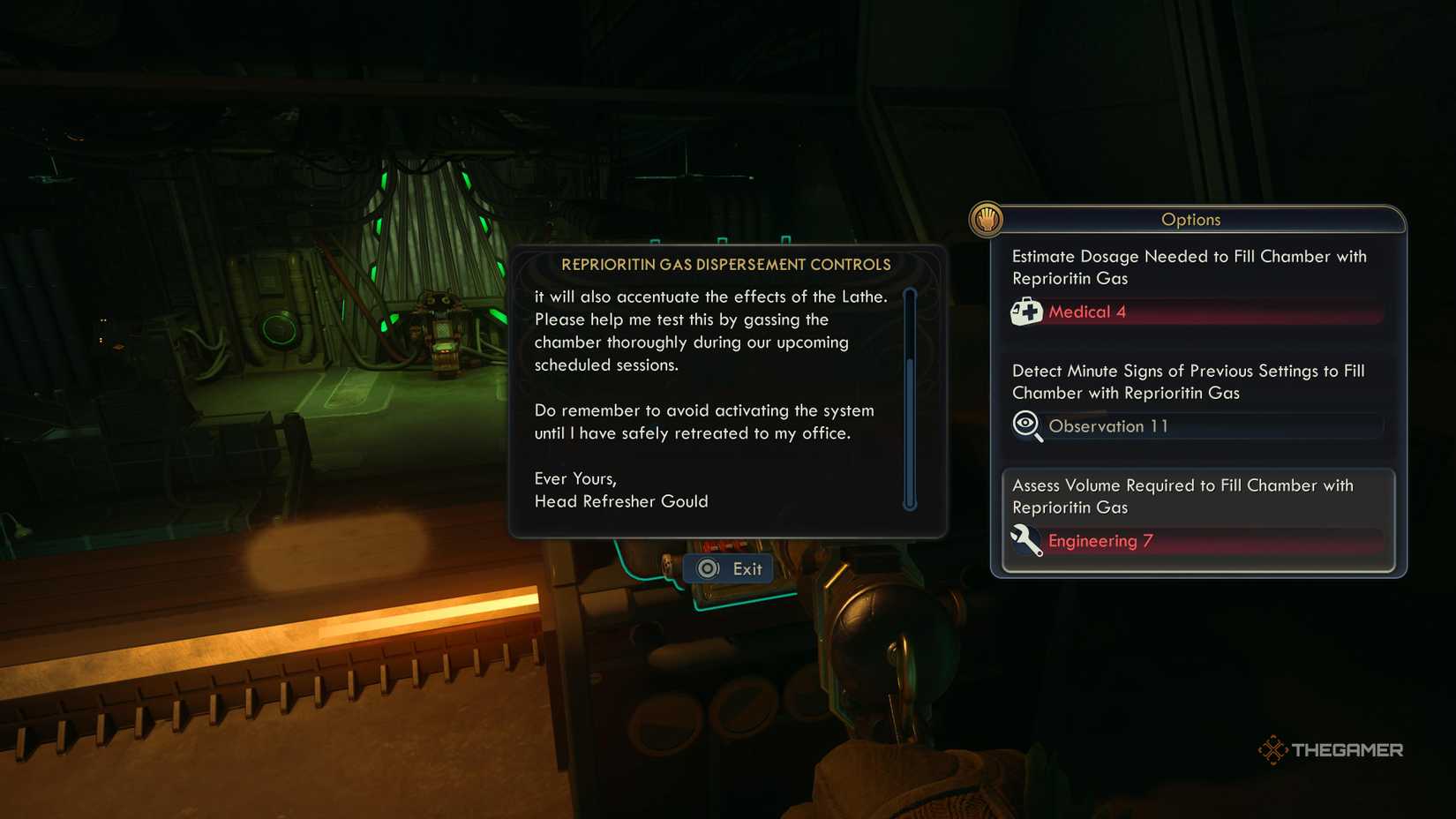This screenshot has height=819, width=1456.
Task: Click the medical kit icon for Medical 4
Action: tap(1028, 312)
